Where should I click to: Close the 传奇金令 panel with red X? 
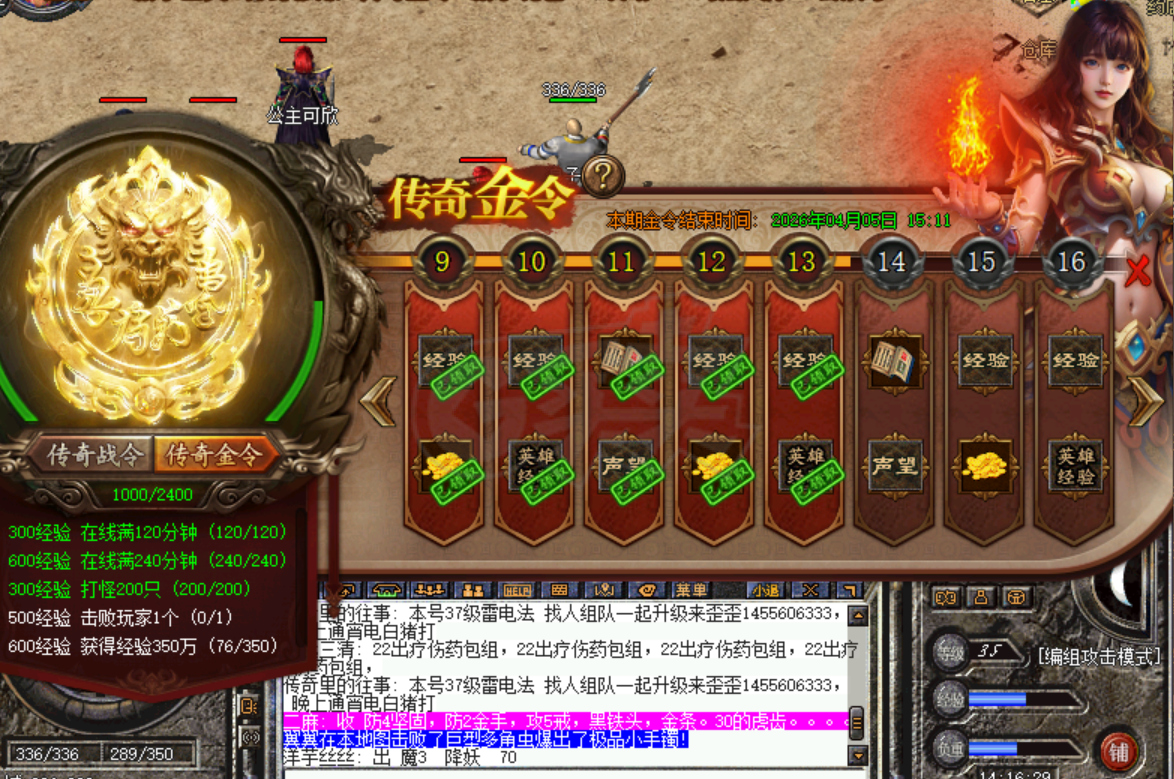pyautogui.click(x=1137, y=271)
